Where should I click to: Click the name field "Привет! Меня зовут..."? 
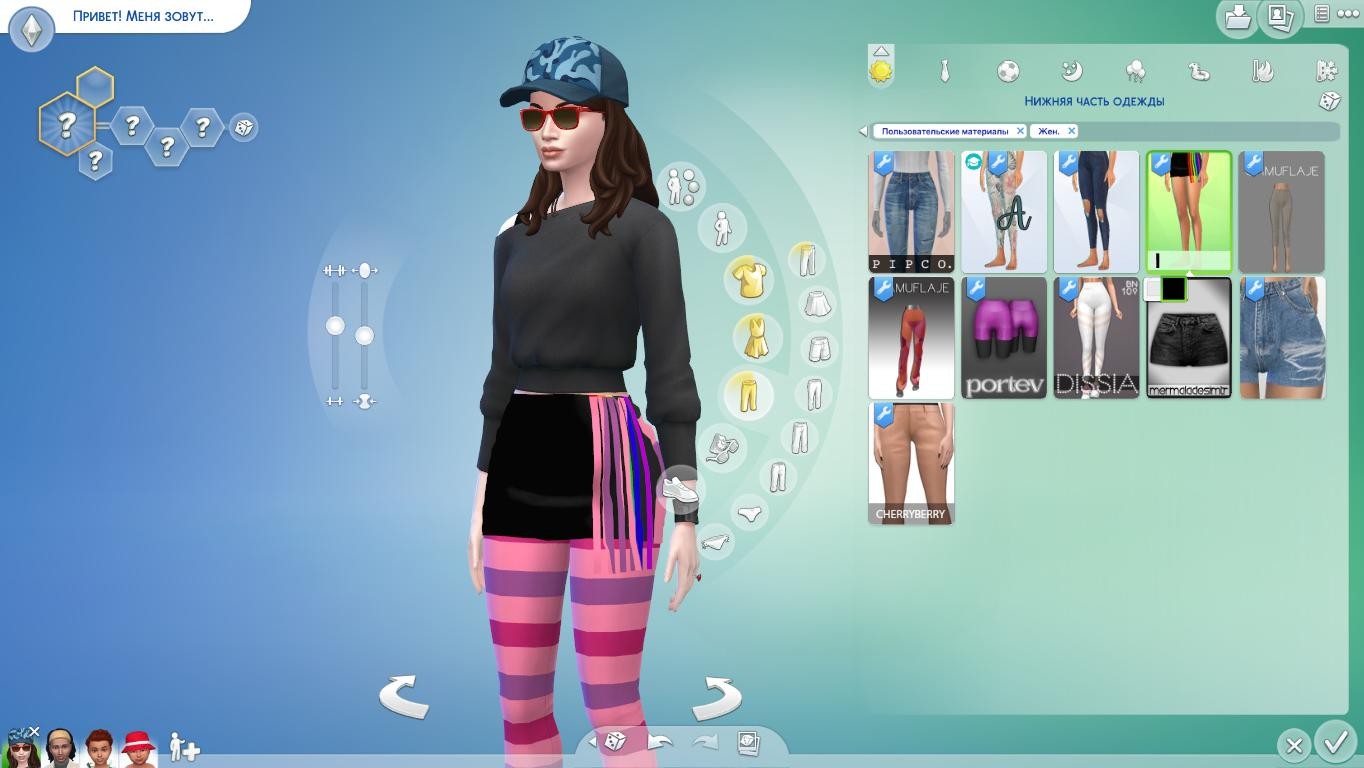pos(143,16)
